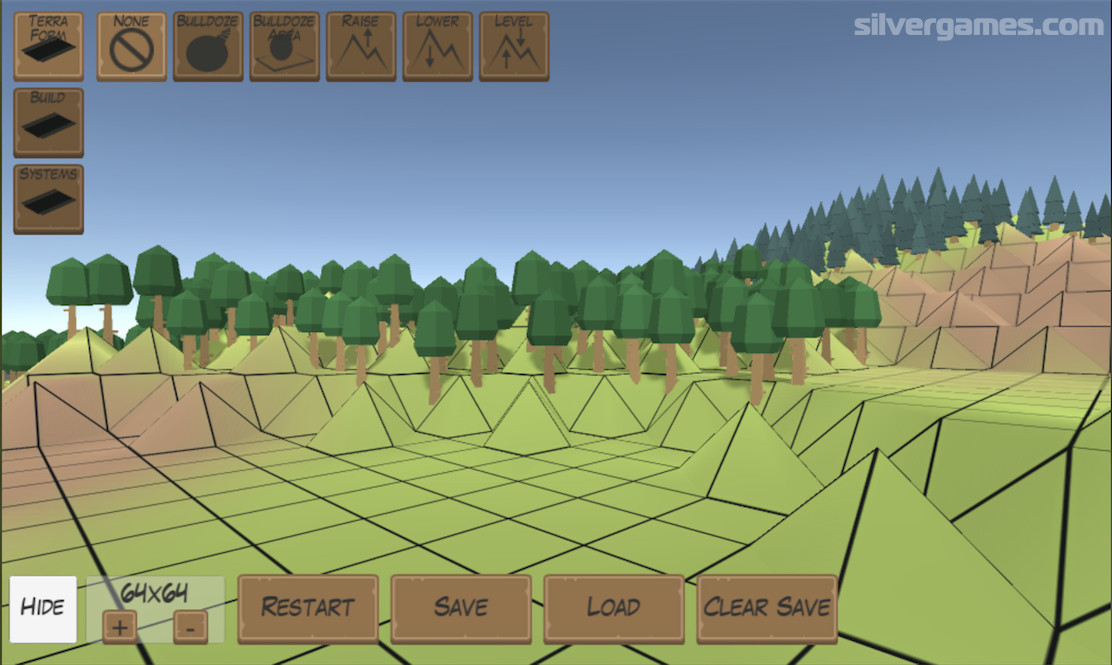Hide the bottom control panel
Screen dimensions: 1112x665
(43, 608)
